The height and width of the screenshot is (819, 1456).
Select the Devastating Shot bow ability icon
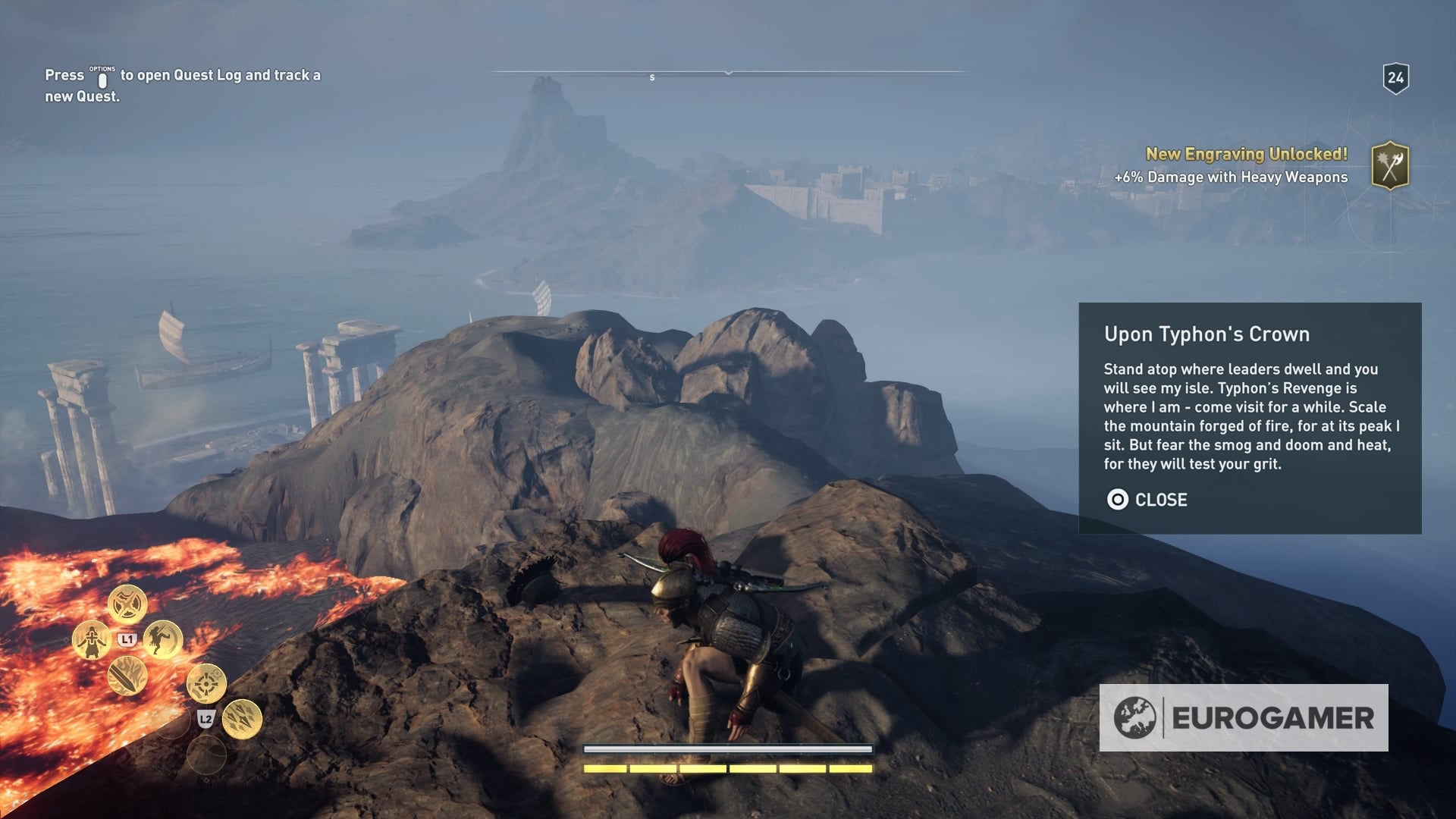click(206, 684)
